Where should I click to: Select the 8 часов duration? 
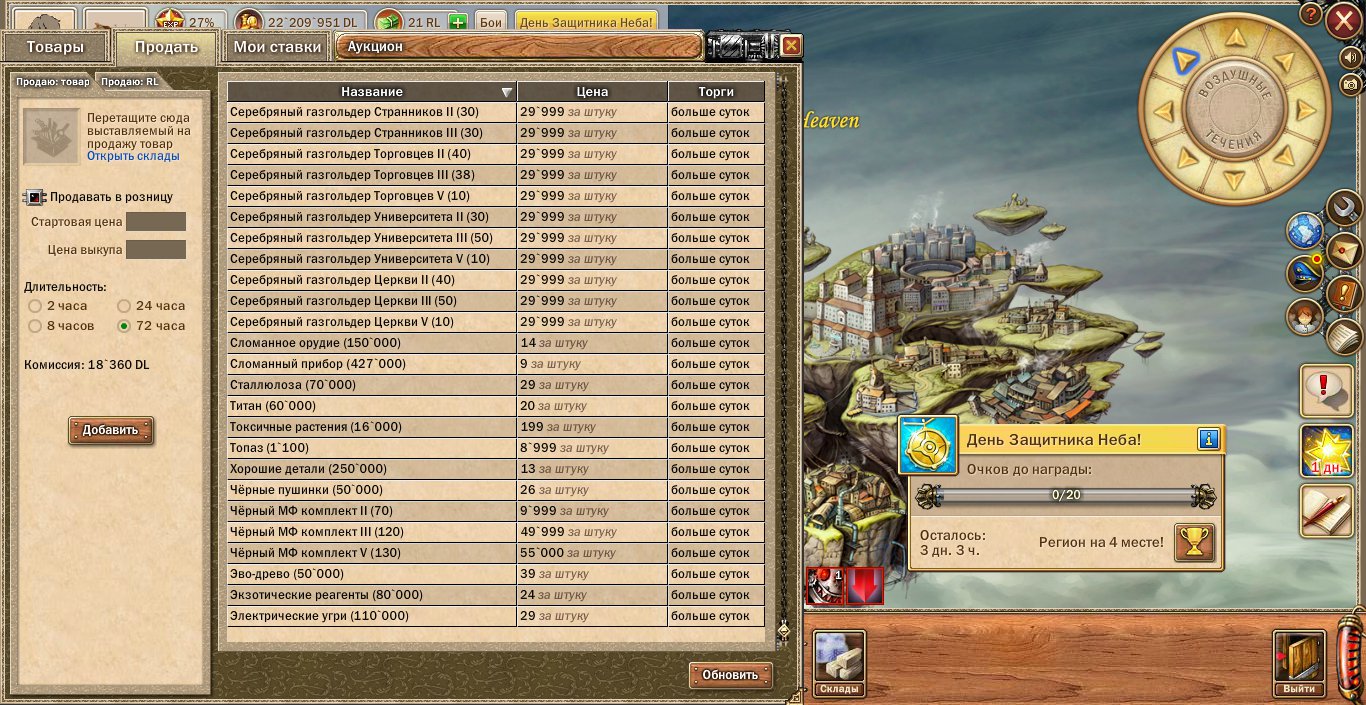click(x=35, y=326)
